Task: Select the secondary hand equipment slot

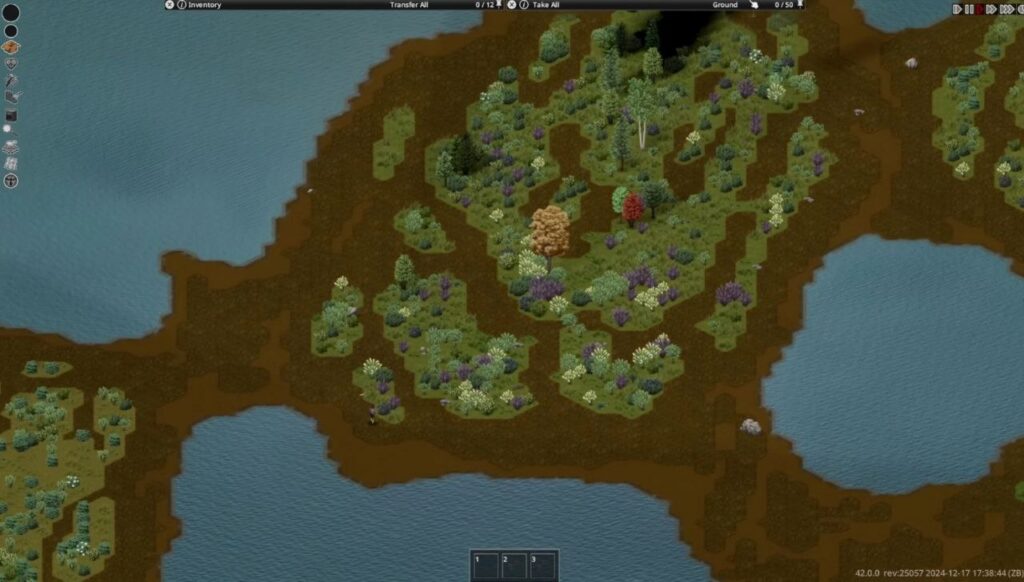Action: pos(11,30)
